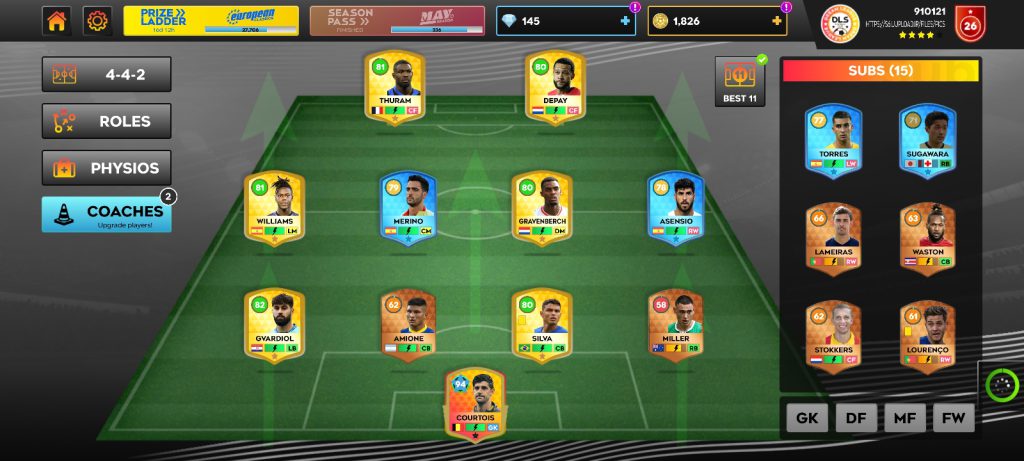Select striker Thuram card
Screen dimensions: 1024x461
coord(395,87)
